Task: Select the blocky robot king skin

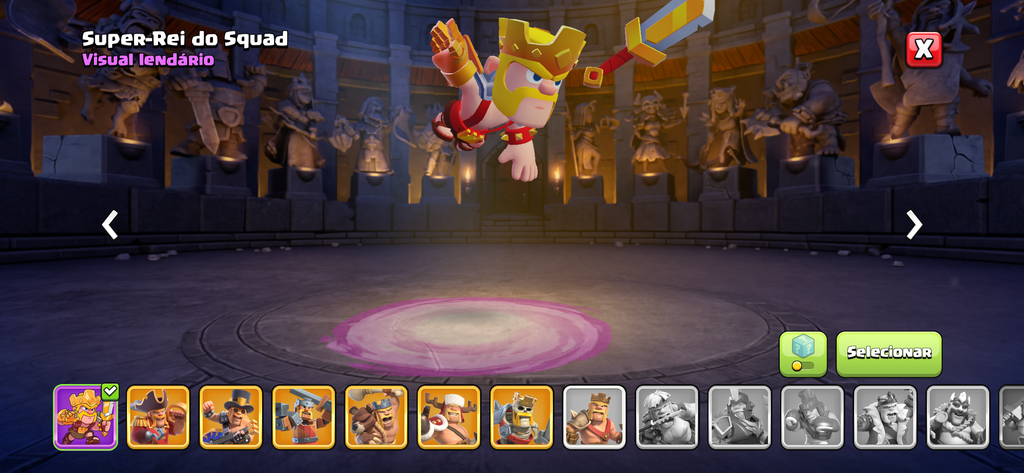Action: click(x=303, y=417)
